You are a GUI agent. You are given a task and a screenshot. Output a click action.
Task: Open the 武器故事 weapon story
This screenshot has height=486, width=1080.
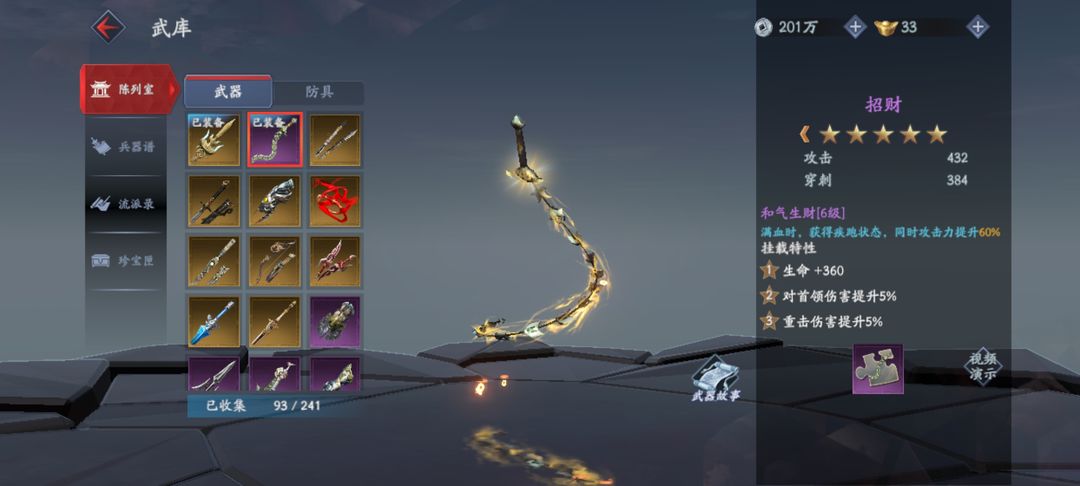pos(715,379)
